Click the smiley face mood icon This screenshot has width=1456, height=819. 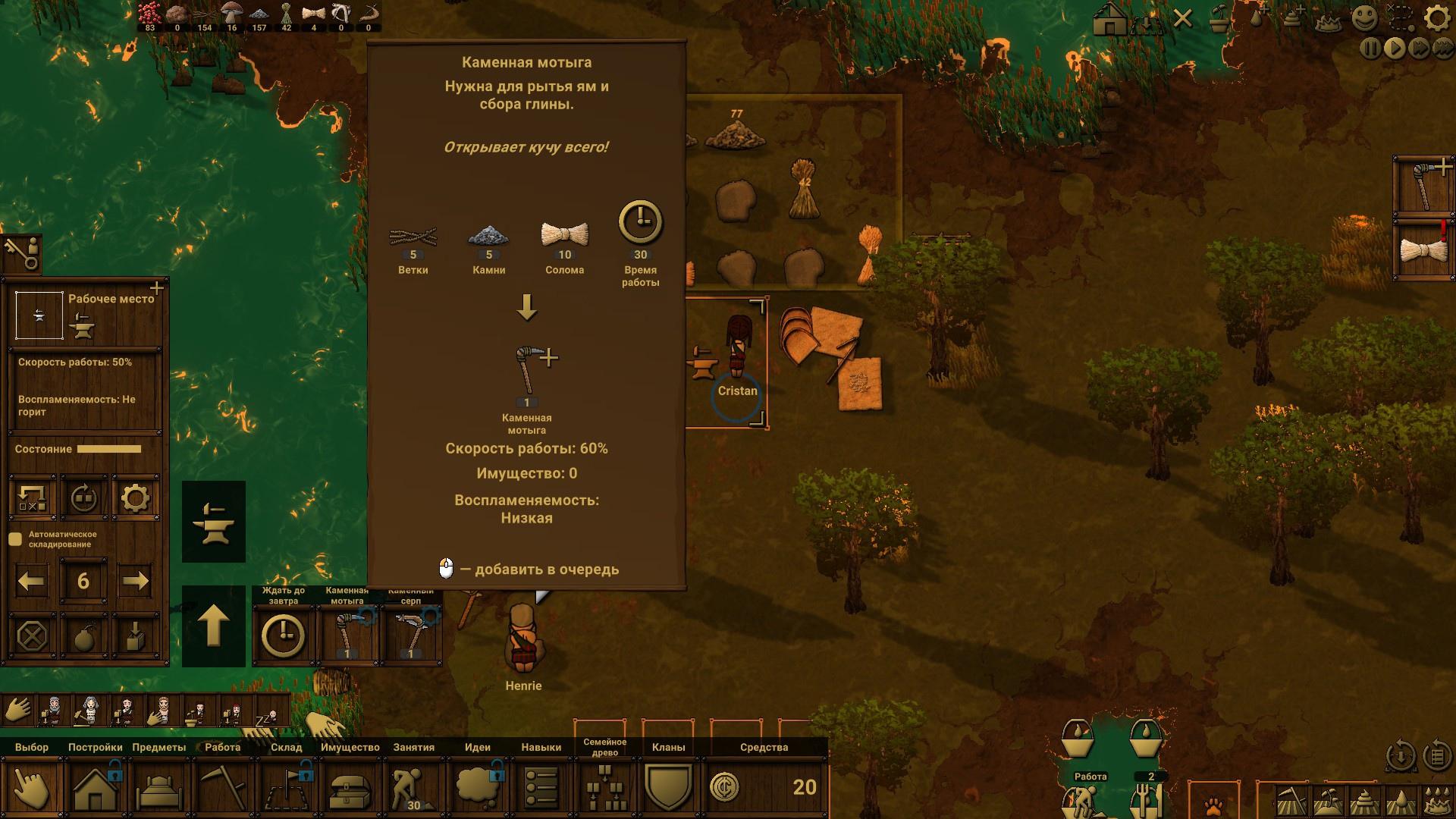coord(1365,17)
